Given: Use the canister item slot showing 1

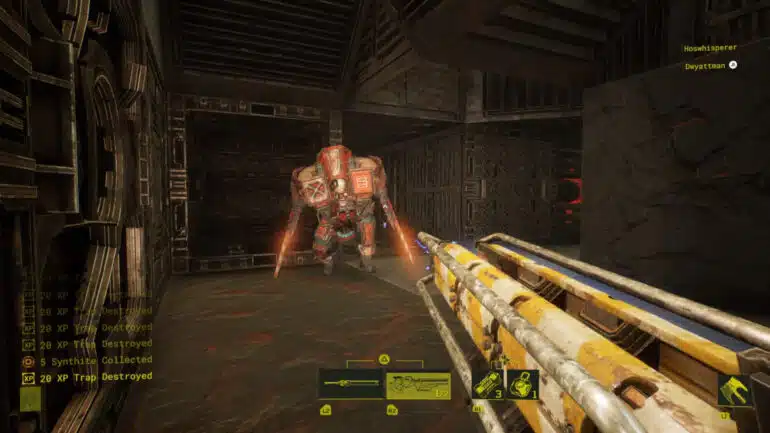Looking at the screenshot, I should click(x=522, y=384).
